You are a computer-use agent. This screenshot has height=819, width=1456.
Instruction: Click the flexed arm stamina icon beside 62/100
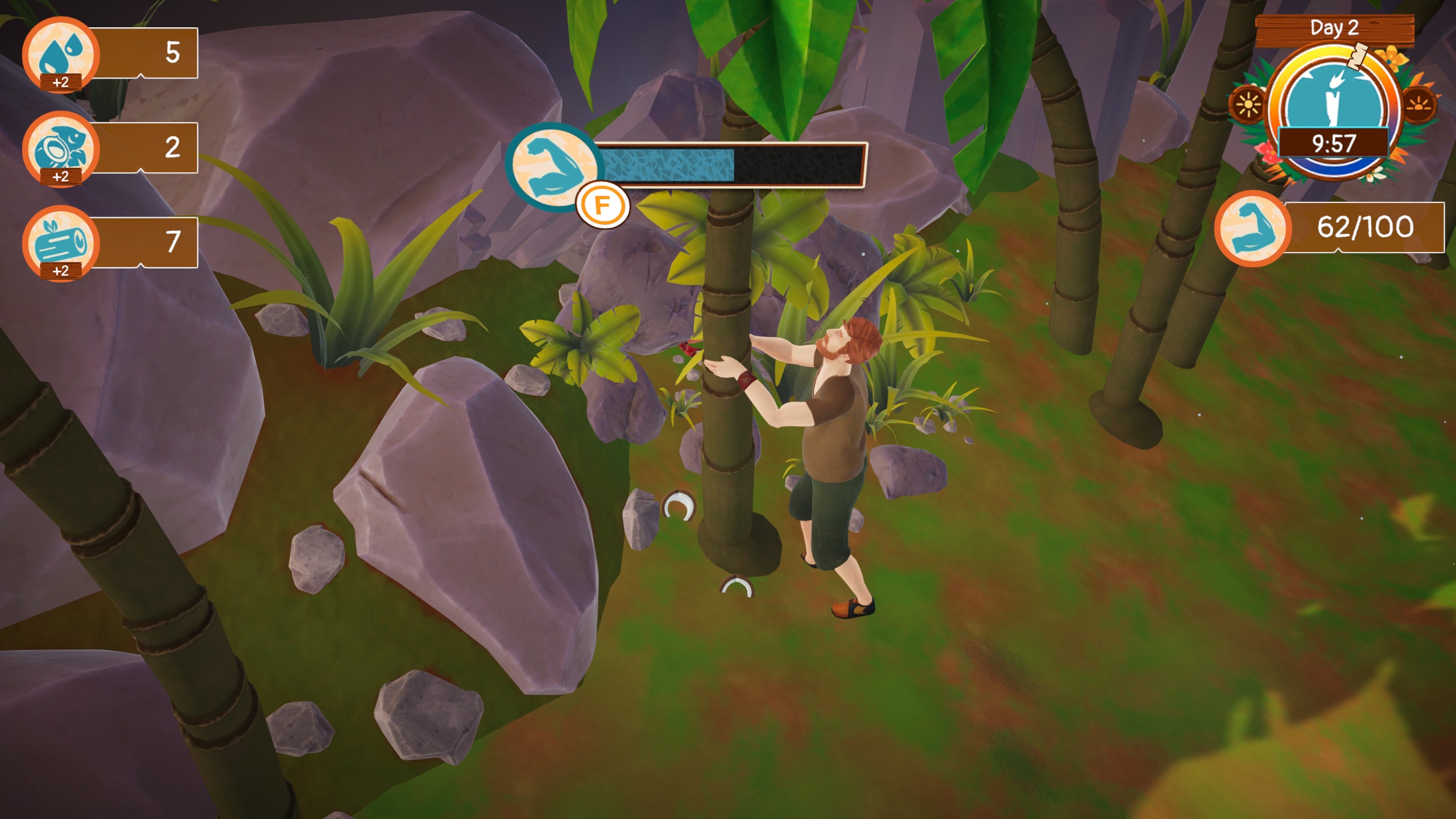1252,228
